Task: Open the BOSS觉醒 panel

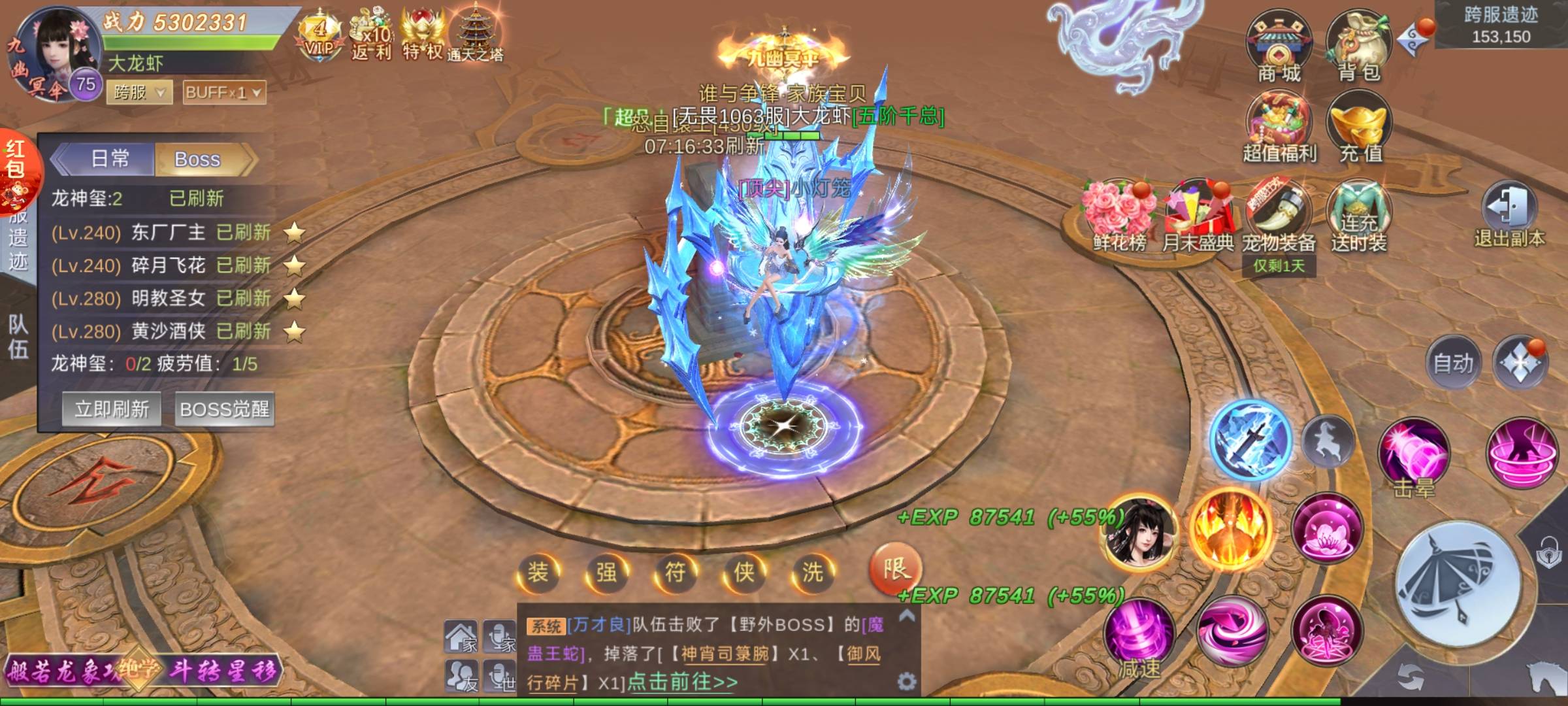Action: tap(224, 409)
